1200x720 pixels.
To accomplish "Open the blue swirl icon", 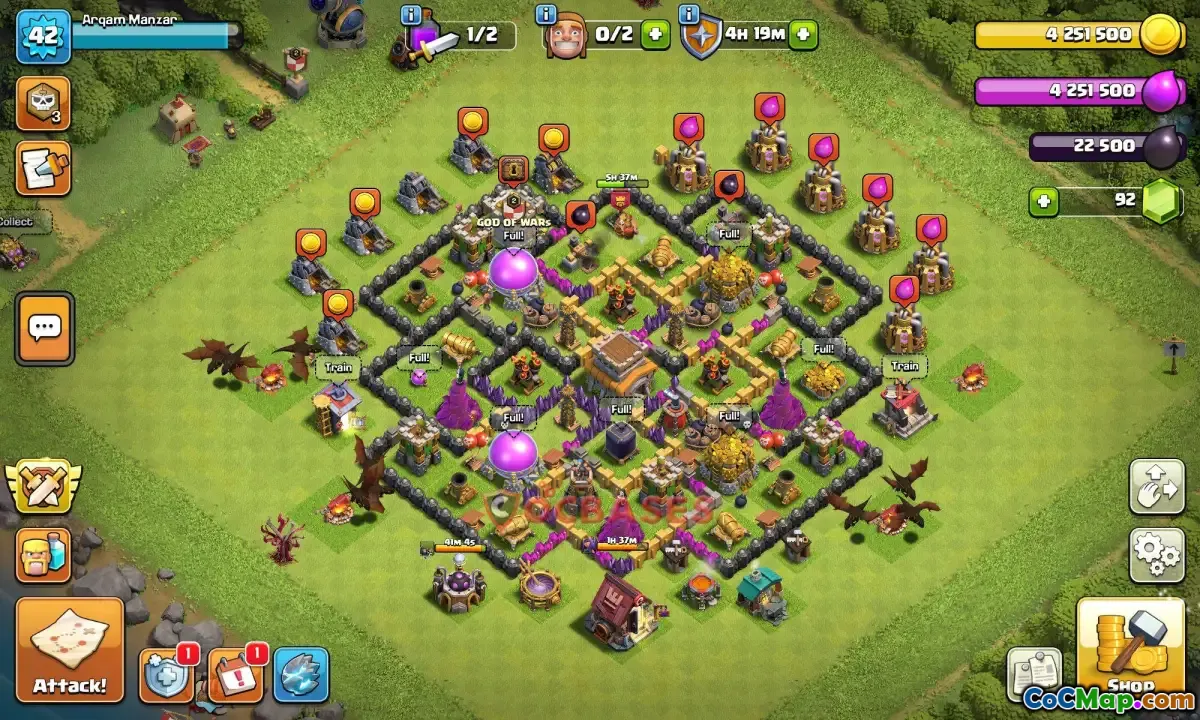I will coord(301,675).
